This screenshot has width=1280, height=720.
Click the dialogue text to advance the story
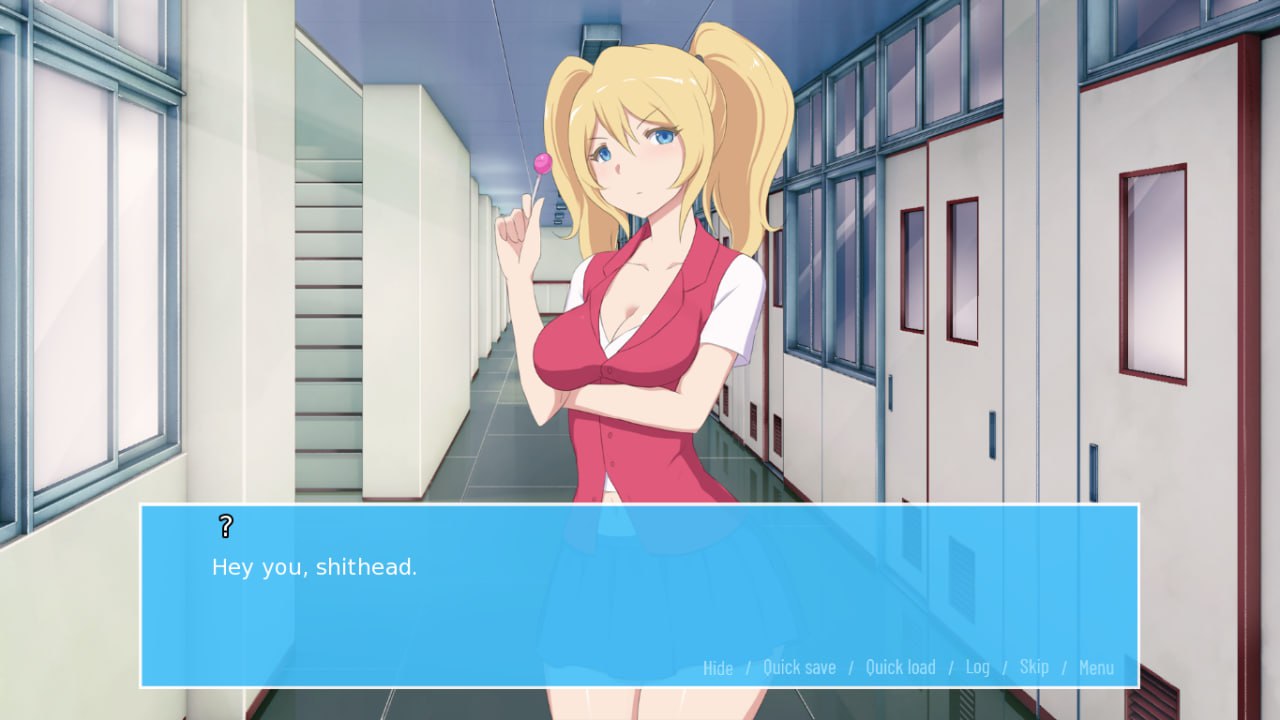[x=313, y=566]
